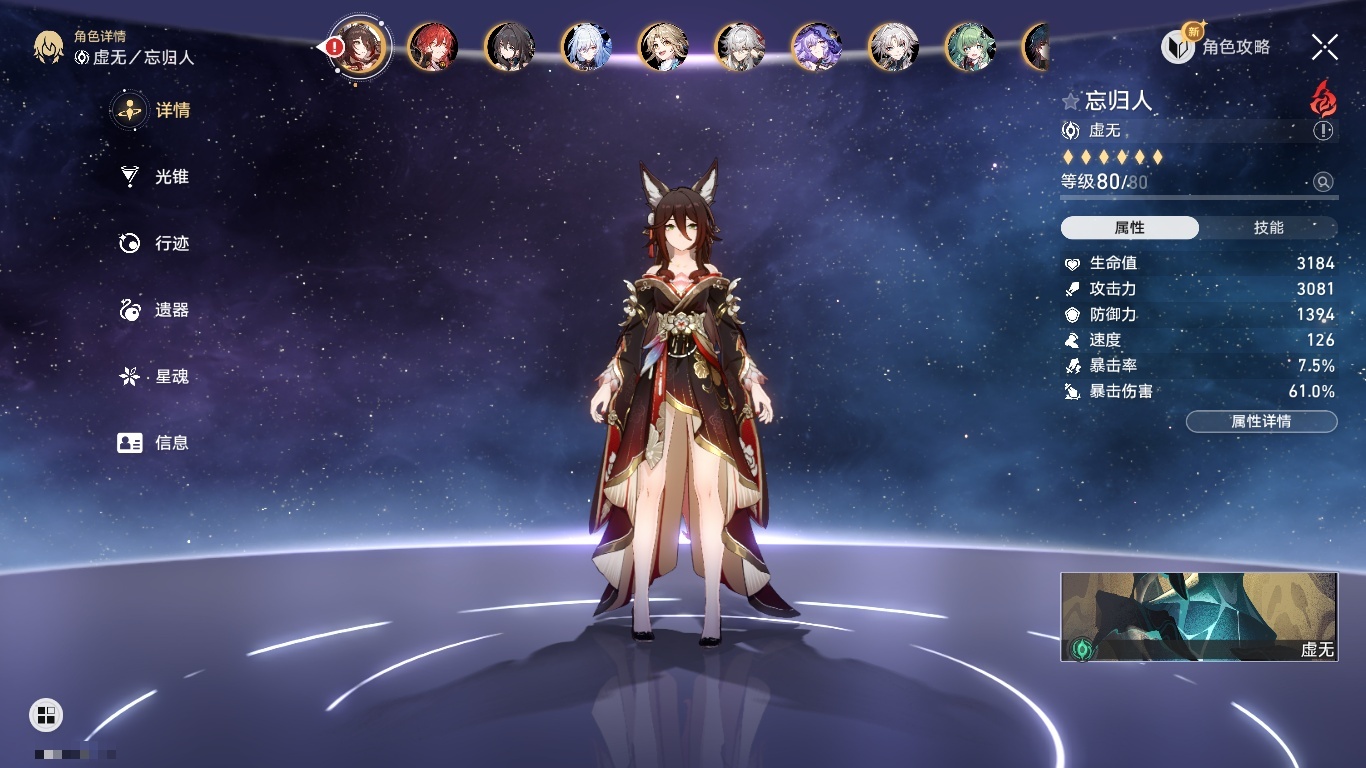Screen dimensions: 1366x768
Task: Open the 遗器 relics page
Action: (155, 310)
